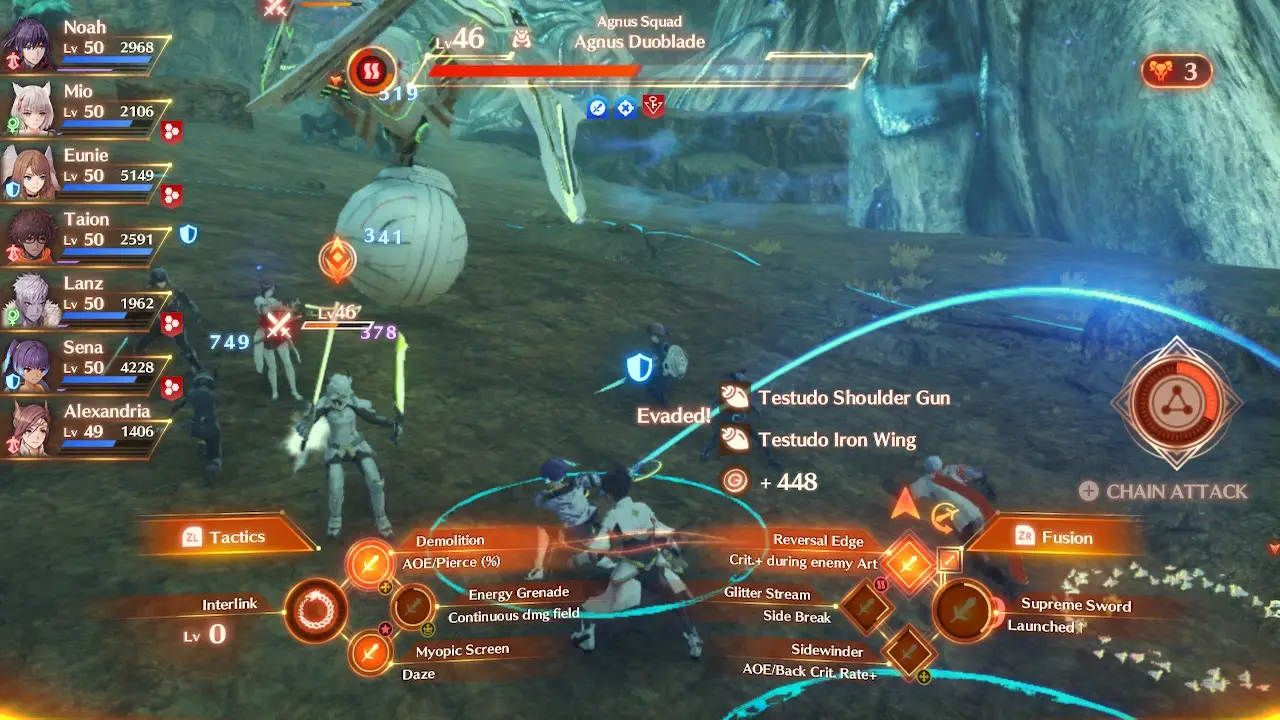Screen dimensions: 1280x720
Task: Select the Reversal Edge talent art
Action: click(x=910, y=561)
